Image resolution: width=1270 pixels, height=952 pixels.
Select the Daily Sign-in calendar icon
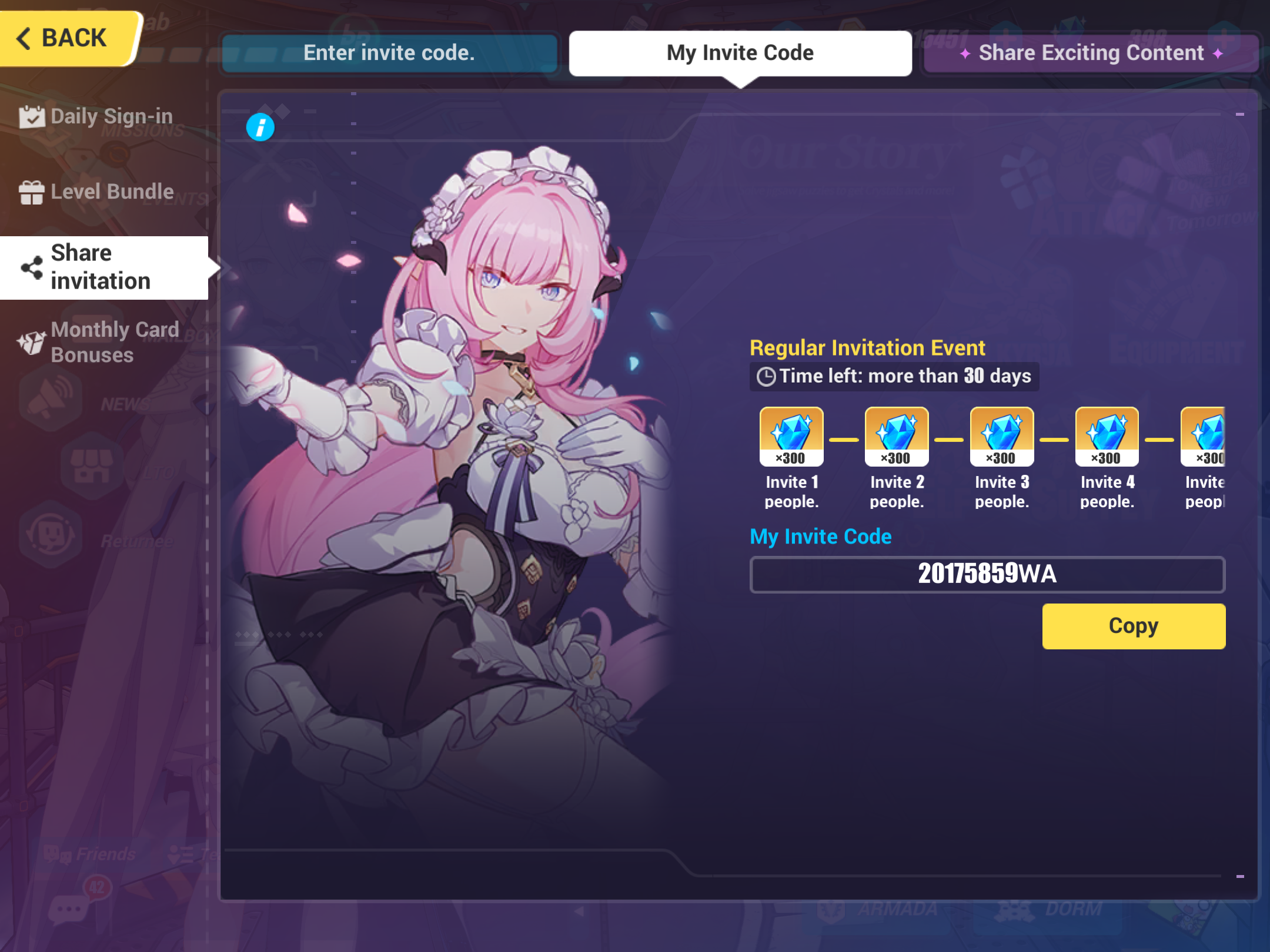pos(32,116)
